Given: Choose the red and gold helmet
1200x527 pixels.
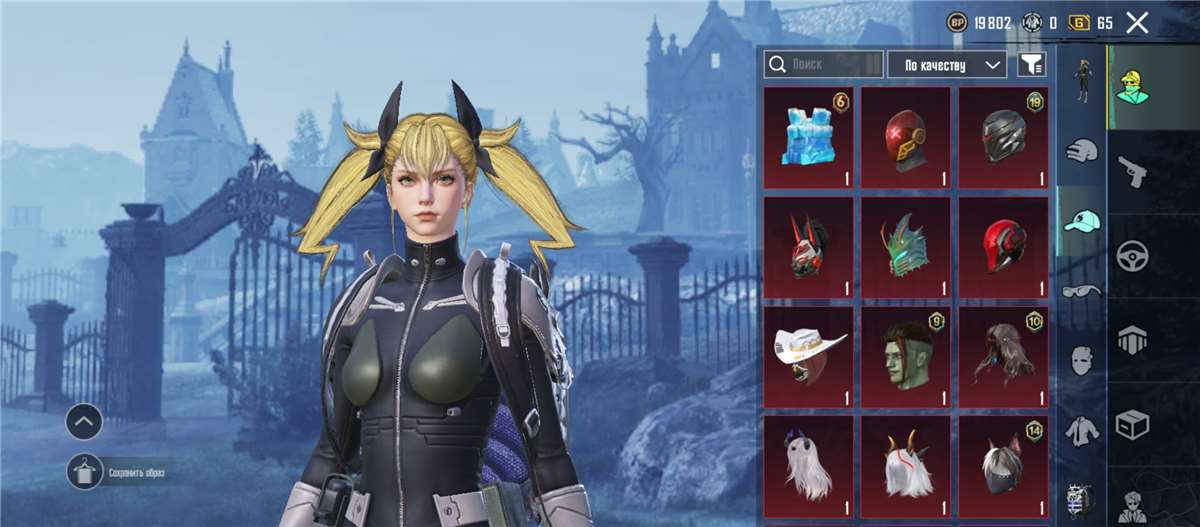Looking at the screenshot, I should (x=905, y=137).
